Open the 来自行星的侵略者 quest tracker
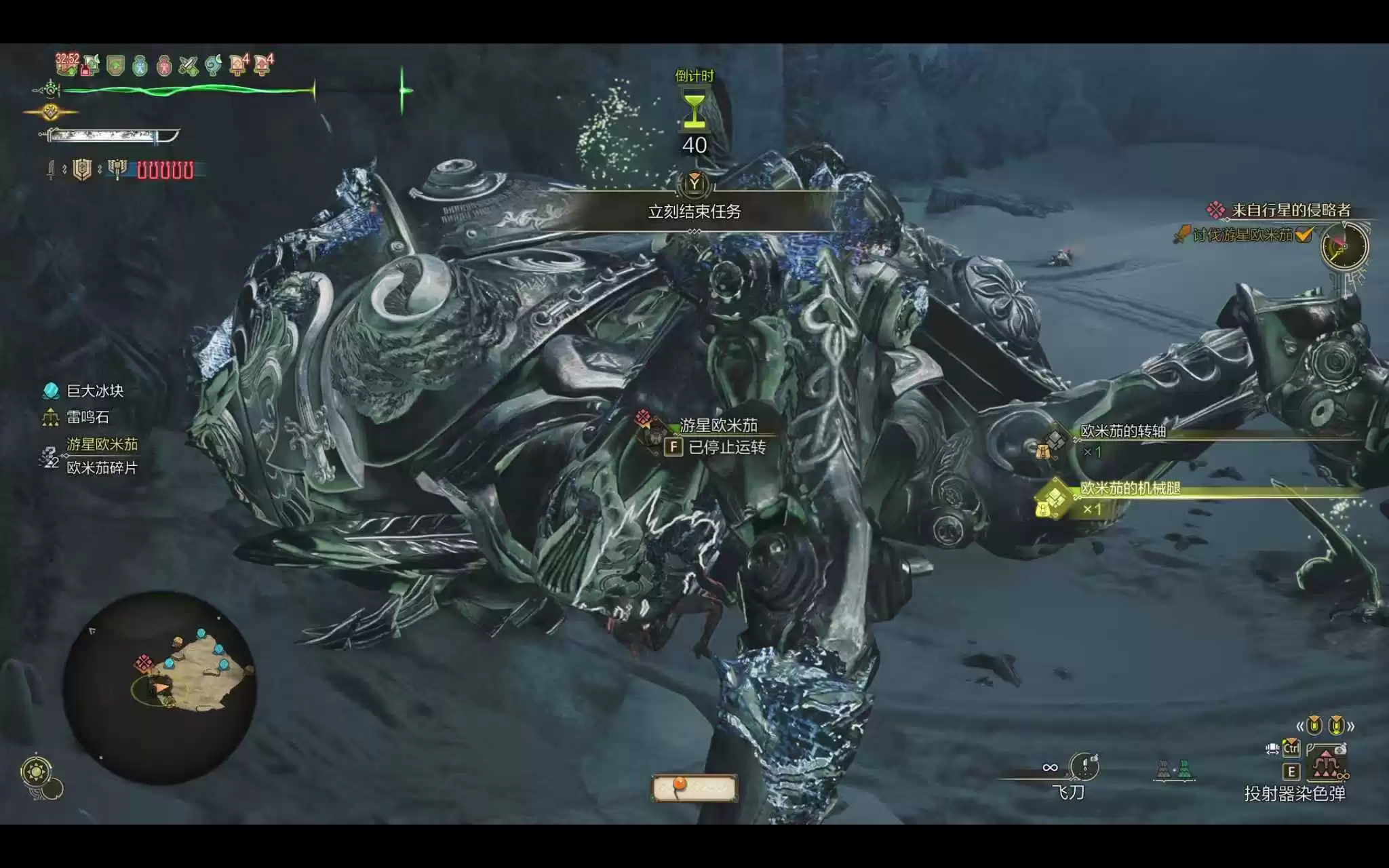Image resolution: width=1389 pixels, height=868 pixels. pyautogui.click(x=1290, y=210)
